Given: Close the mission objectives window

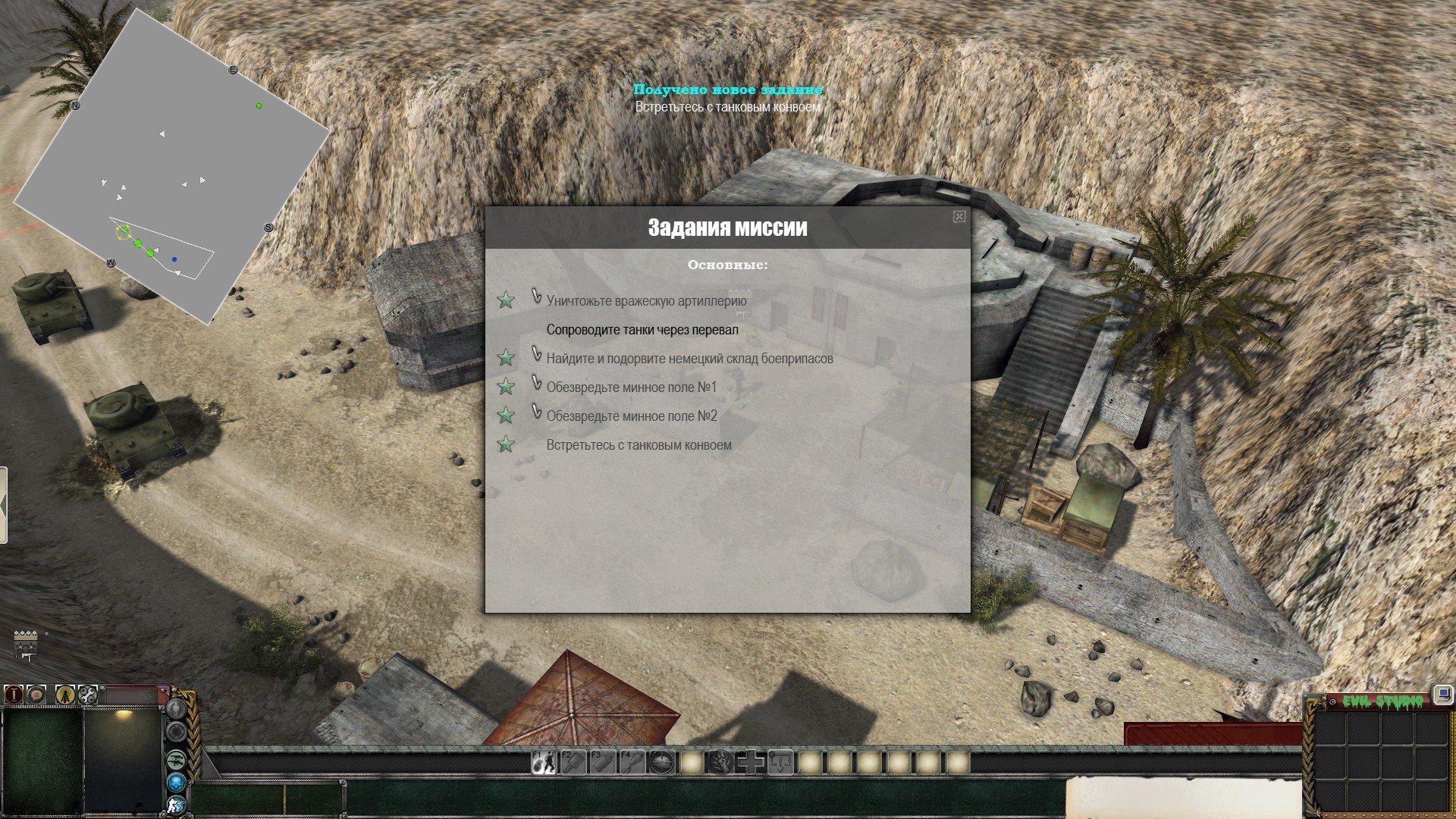Looking at the screenshot, I should point(959,217).
